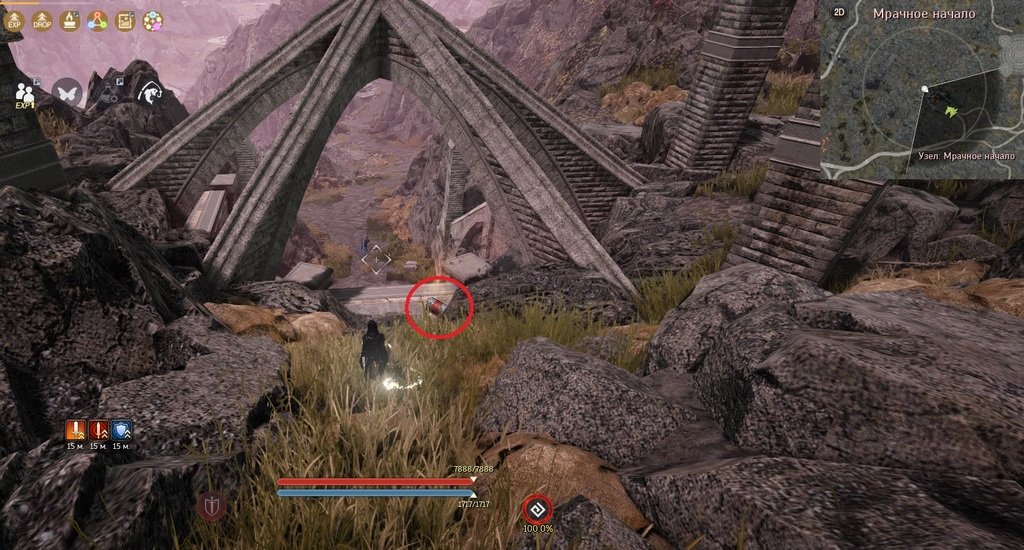The height and width of the screenshot is (550, 1024).
Task: Inspect the blue shield buff icon
Action: click(121, 430)
